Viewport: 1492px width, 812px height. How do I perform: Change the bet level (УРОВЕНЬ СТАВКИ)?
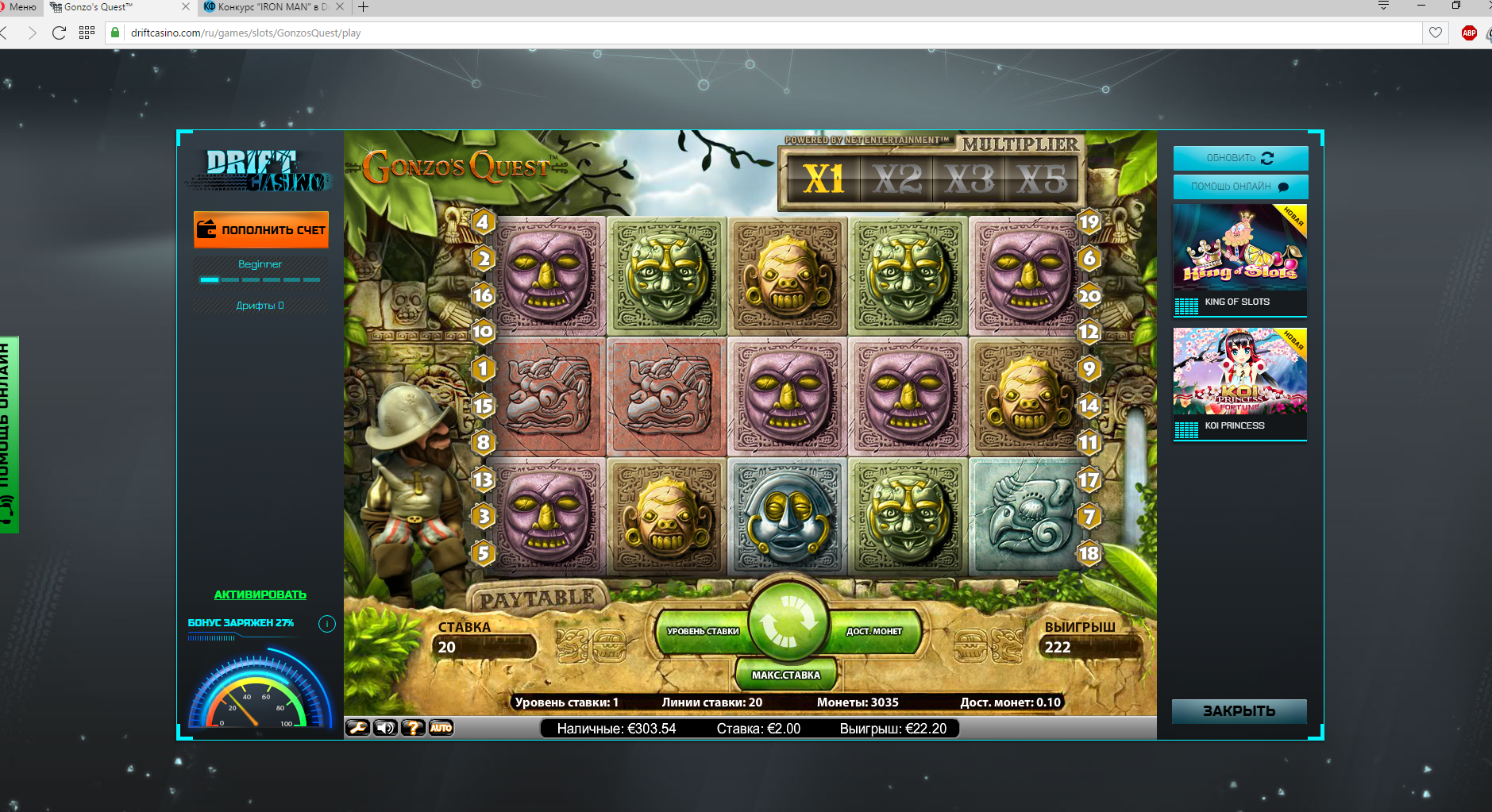[702, 631]
